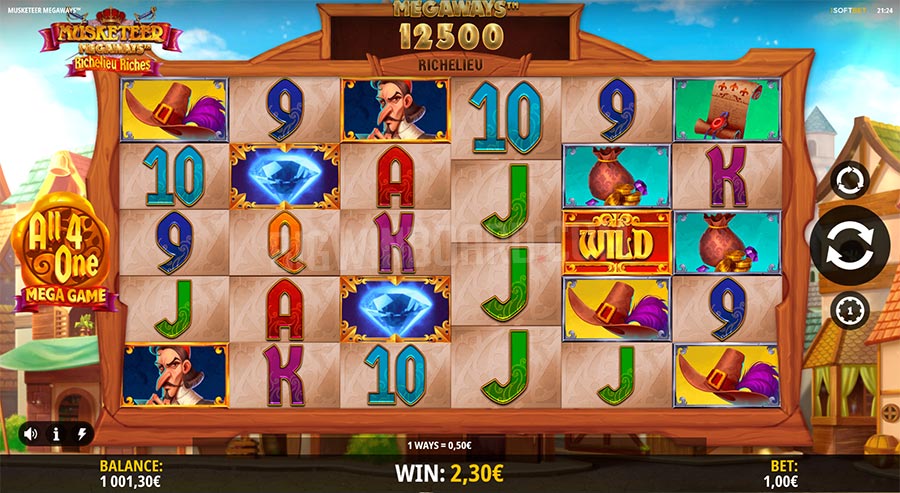Open bet settings via the coin chip button
900x493 pixels.
click(x=849, y=311)
